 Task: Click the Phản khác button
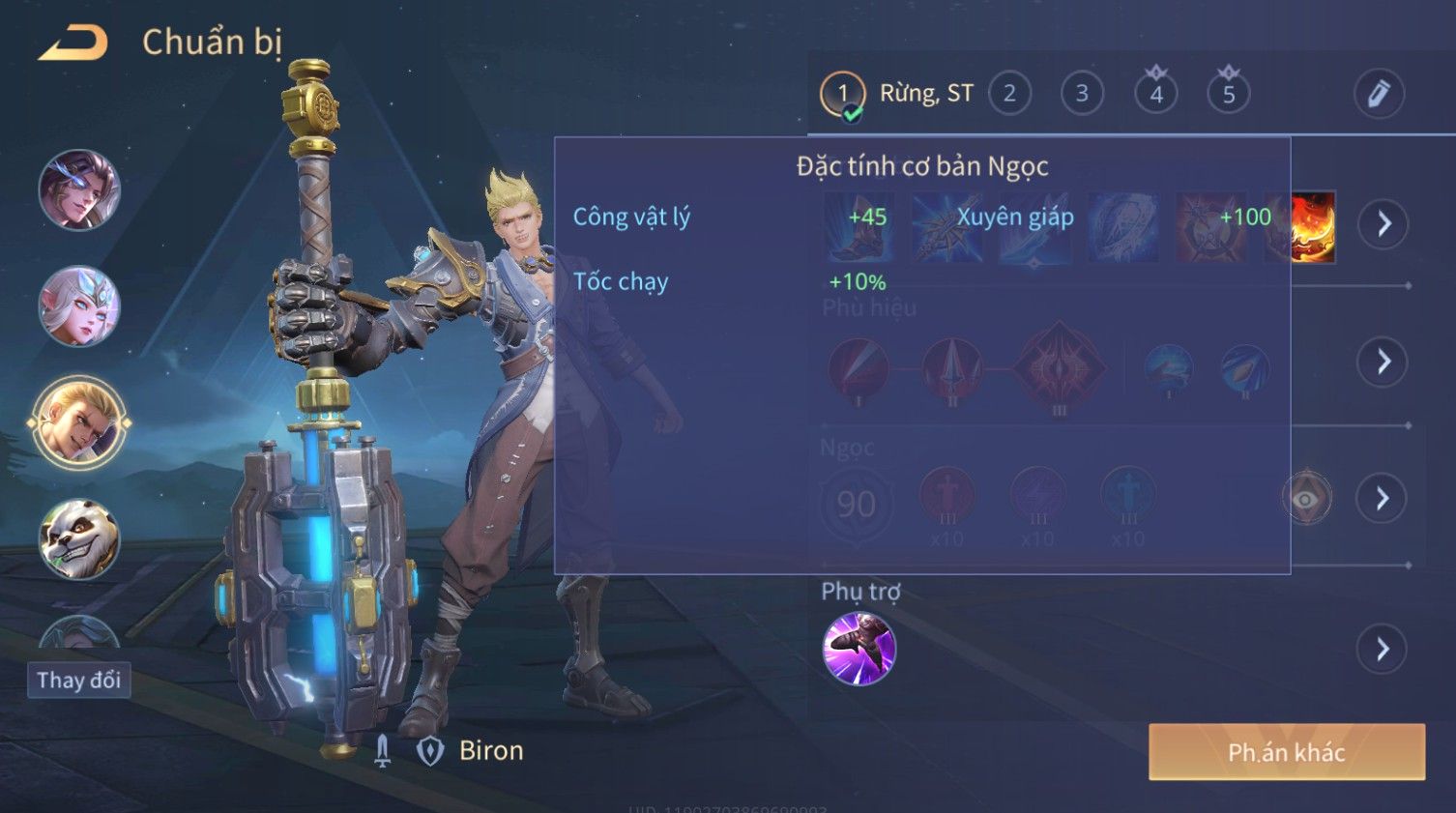point(1286,752)
